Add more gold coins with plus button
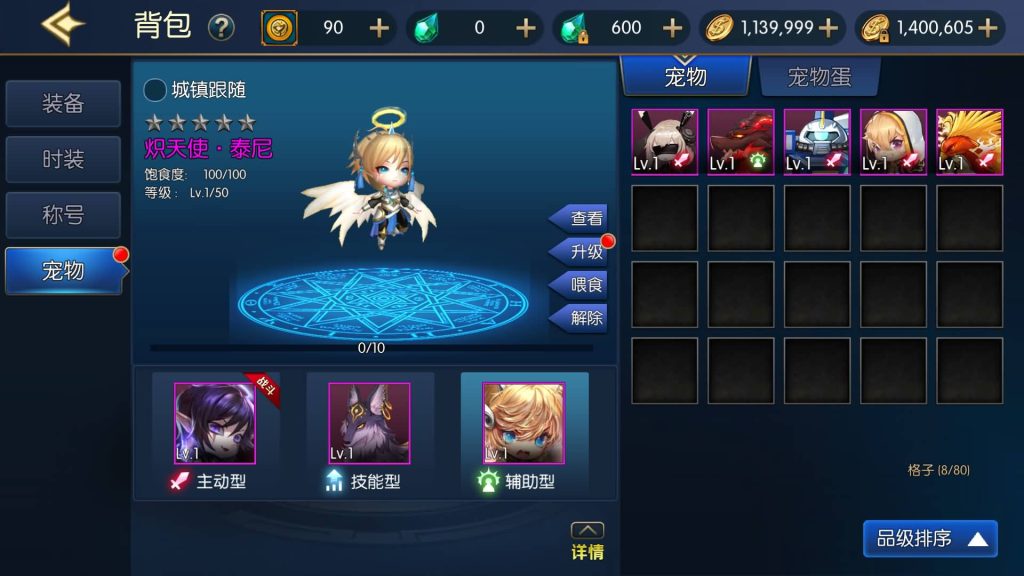The image size is (1024, 576). tap(834, 28)
